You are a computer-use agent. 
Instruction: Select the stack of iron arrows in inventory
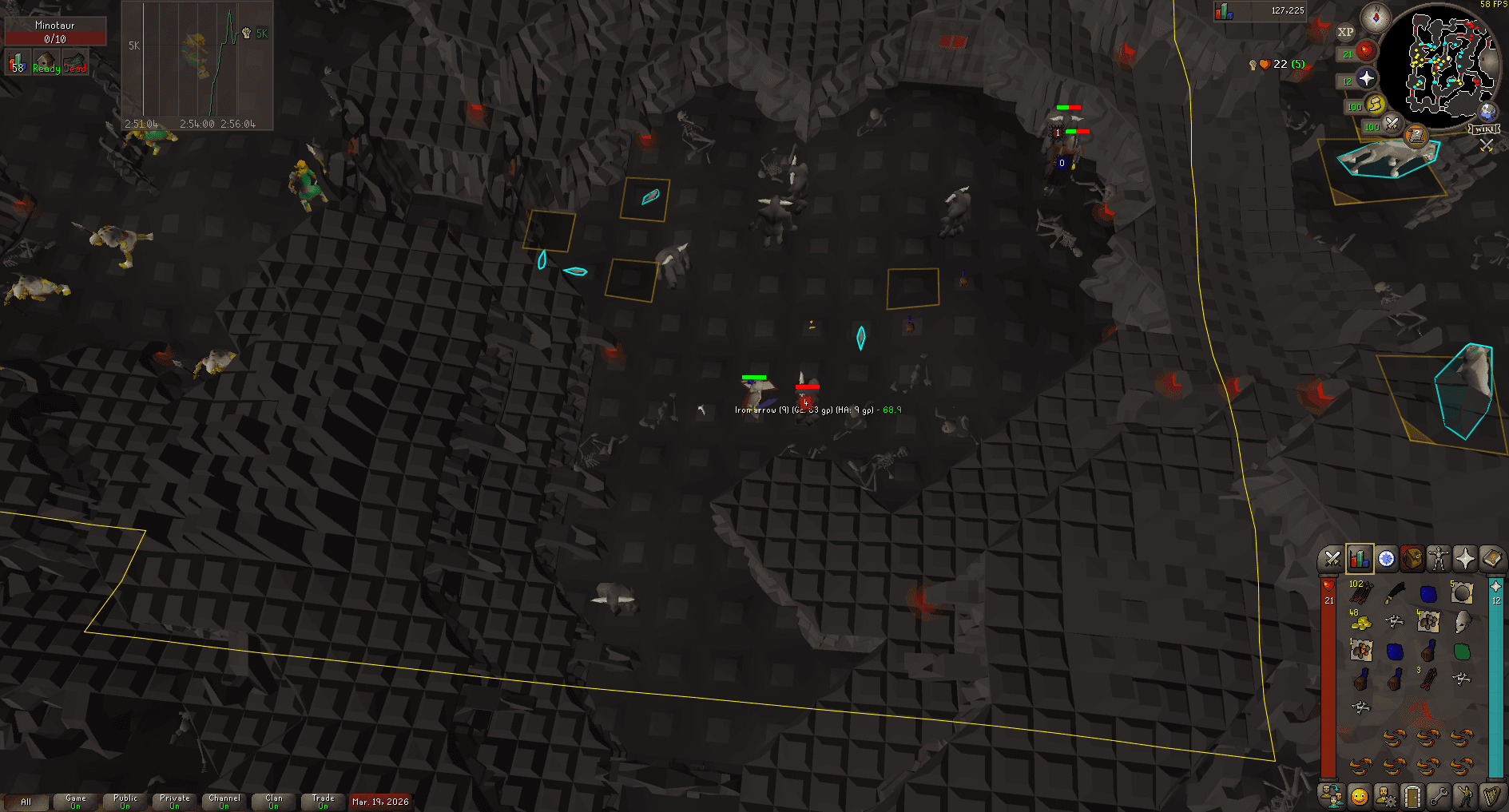(1360, 593)
